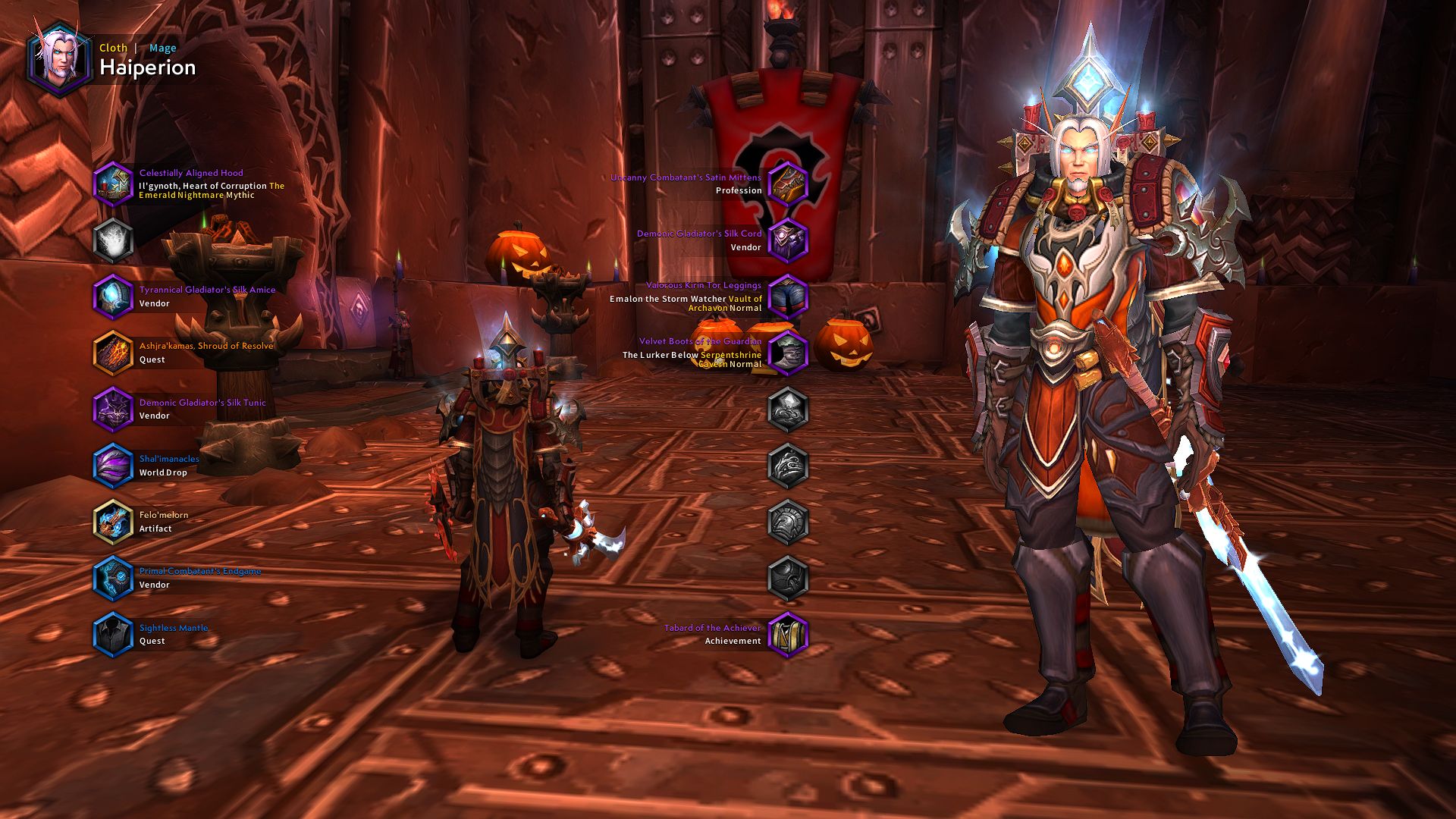
Task: Select the Primal Combatant's Endgame off-hand icon
Action: coord(114,577)
